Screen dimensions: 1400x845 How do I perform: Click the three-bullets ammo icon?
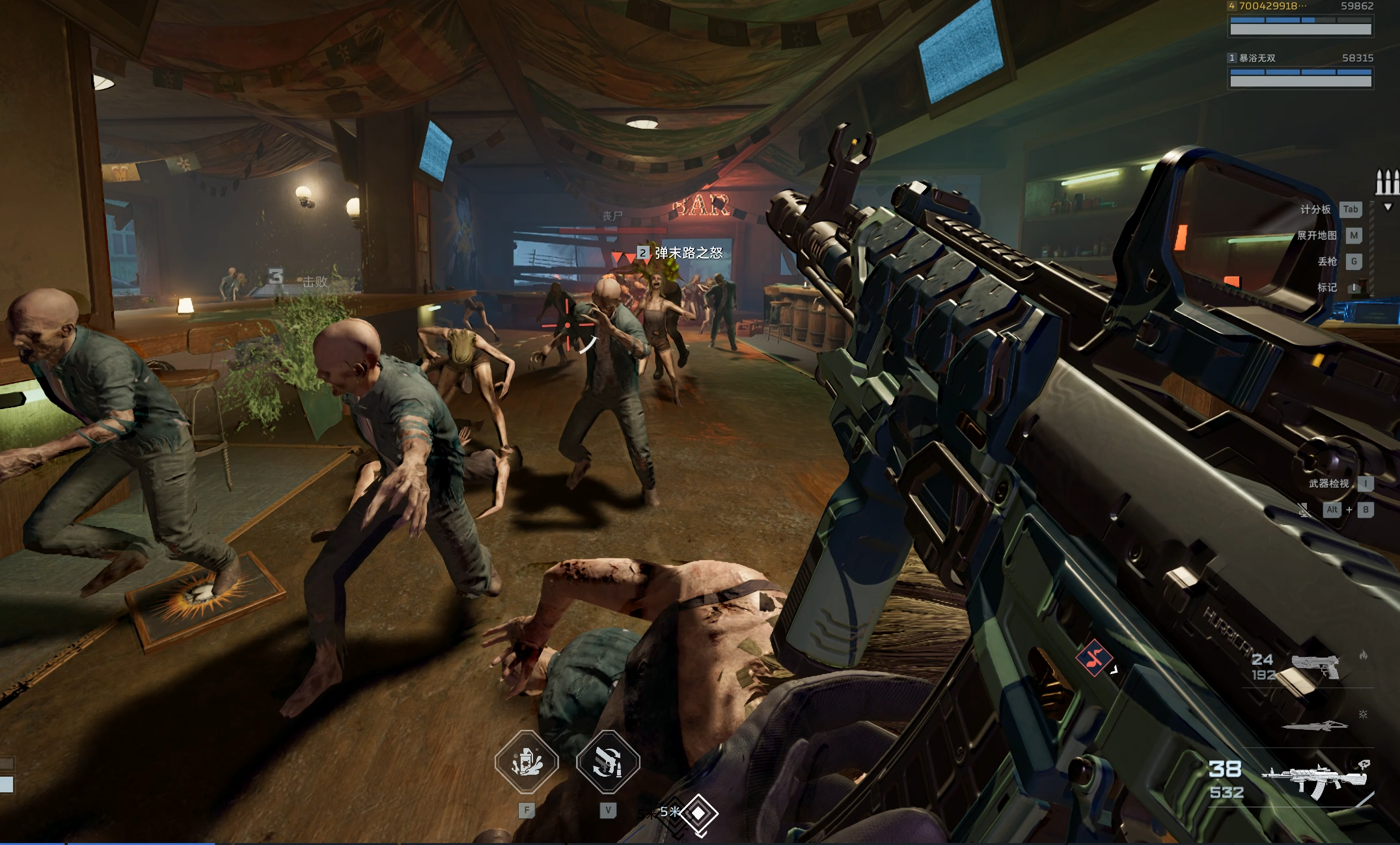(x=1386, y=182)
